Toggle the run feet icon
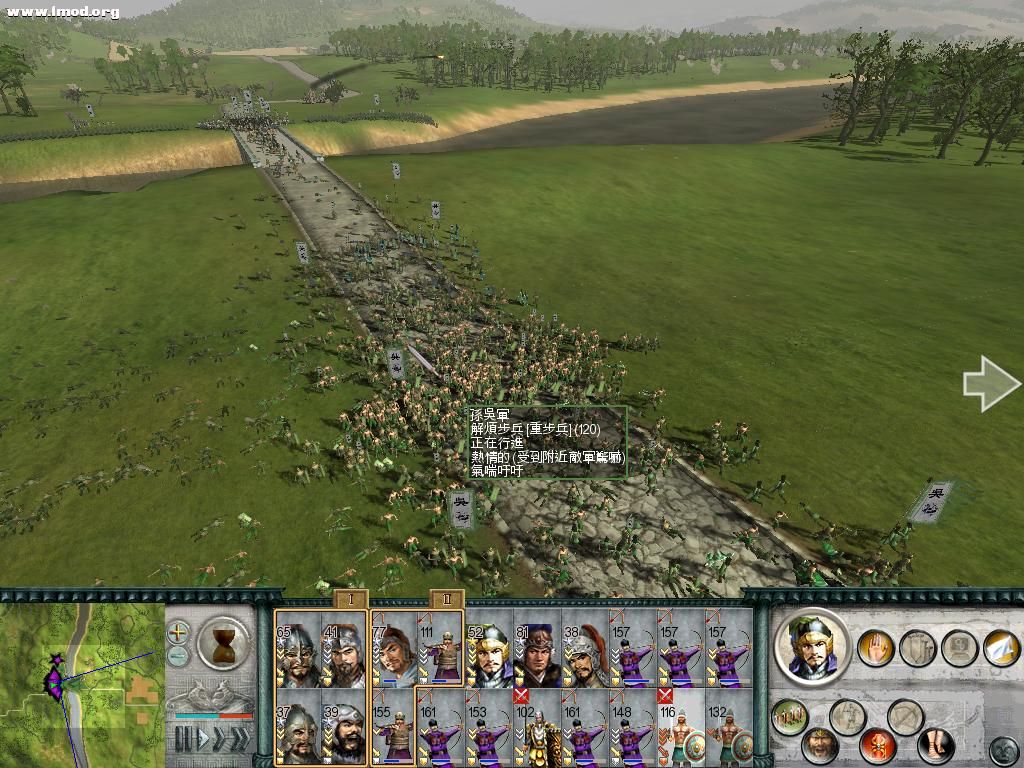 pyautogui.click(x=935, y=745)
